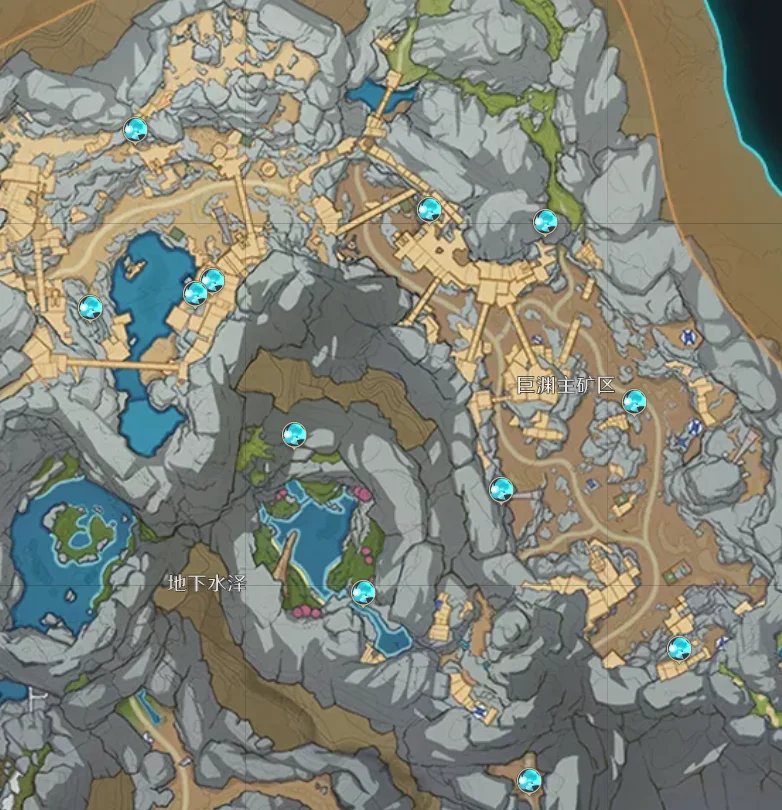Pick the orb marker on the green patch above the pink-flowered pond
This screenshot has height=810, width=782.
click(x=294, y=434)
